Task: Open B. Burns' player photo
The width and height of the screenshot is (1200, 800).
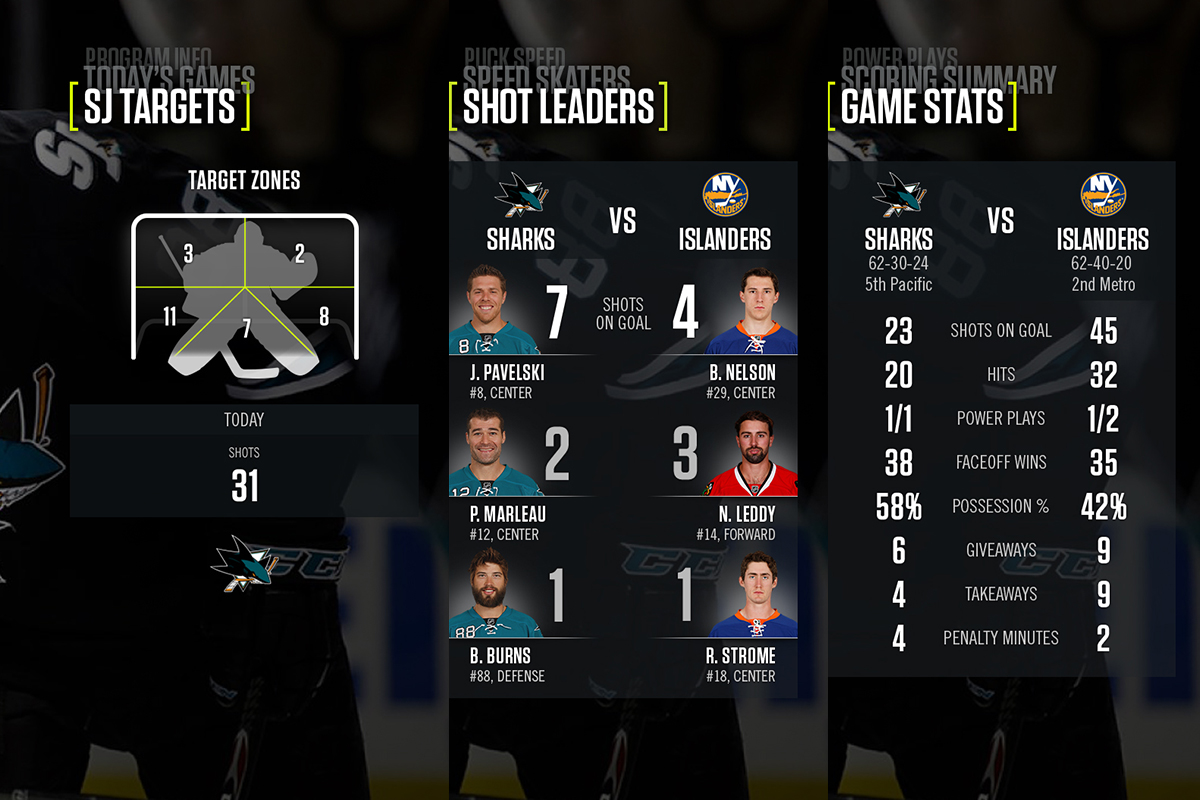Action: 495,594
